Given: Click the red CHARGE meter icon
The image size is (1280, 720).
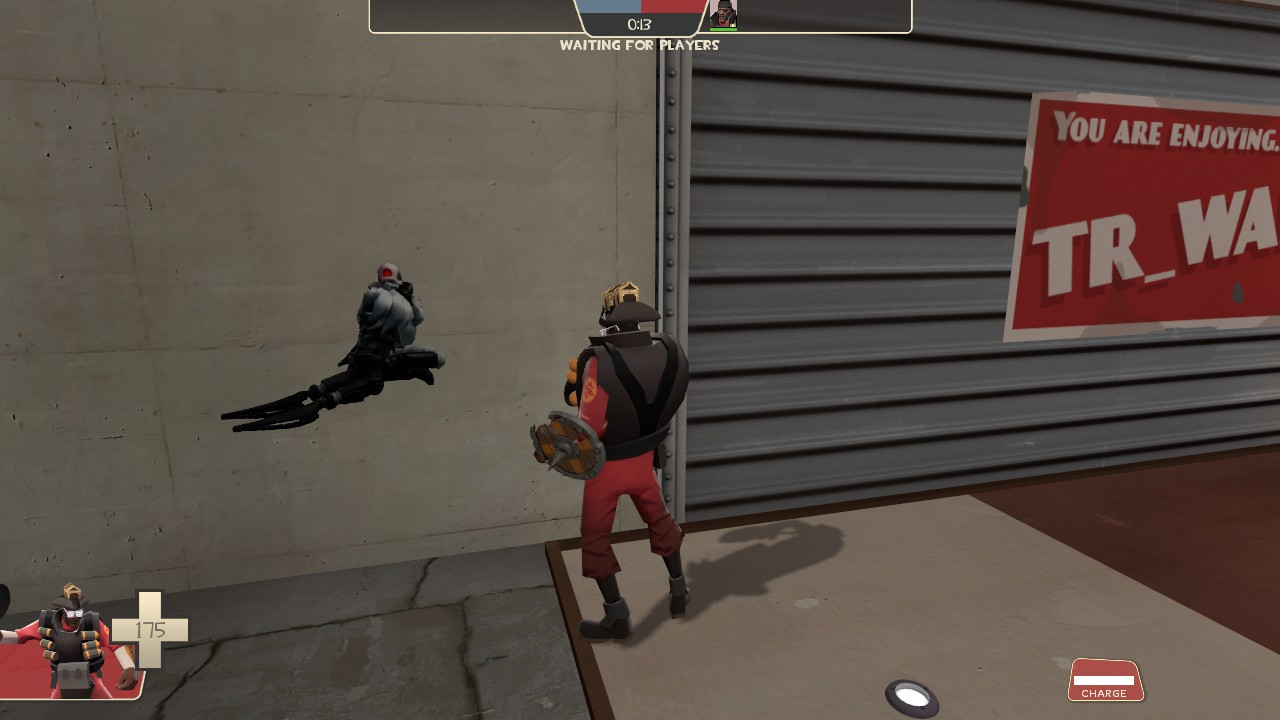Looking at the screenshot, I should 1105,678.
